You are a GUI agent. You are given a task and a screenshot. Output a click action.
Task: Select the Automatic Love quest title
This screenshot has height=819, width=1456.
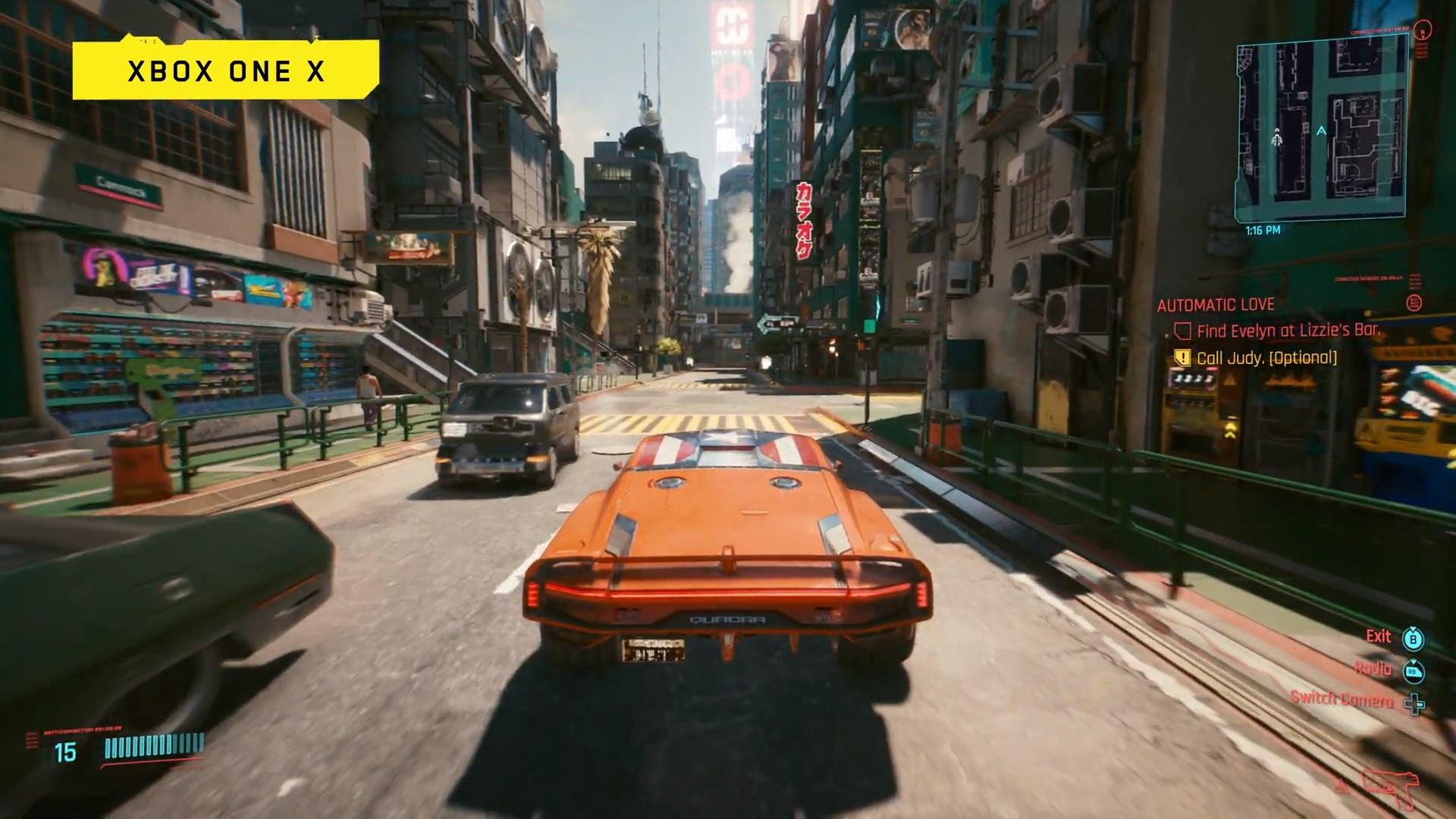click(x=1215, y=305)
